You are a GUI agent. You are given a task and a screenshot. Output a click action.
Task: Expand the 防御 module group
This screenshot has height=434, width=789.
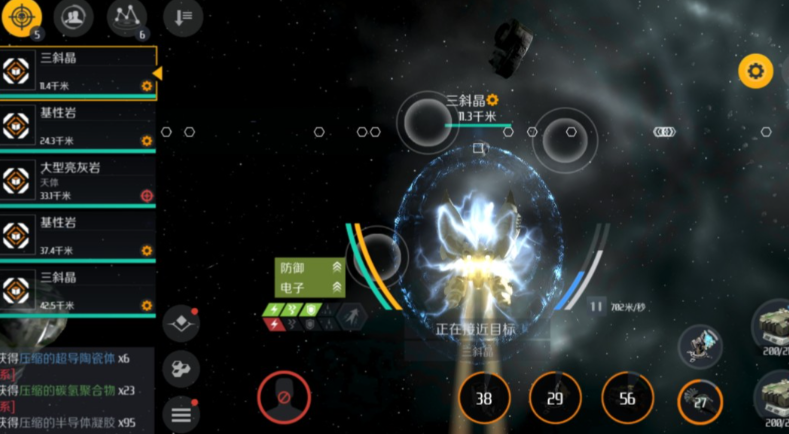pos(311,268)
